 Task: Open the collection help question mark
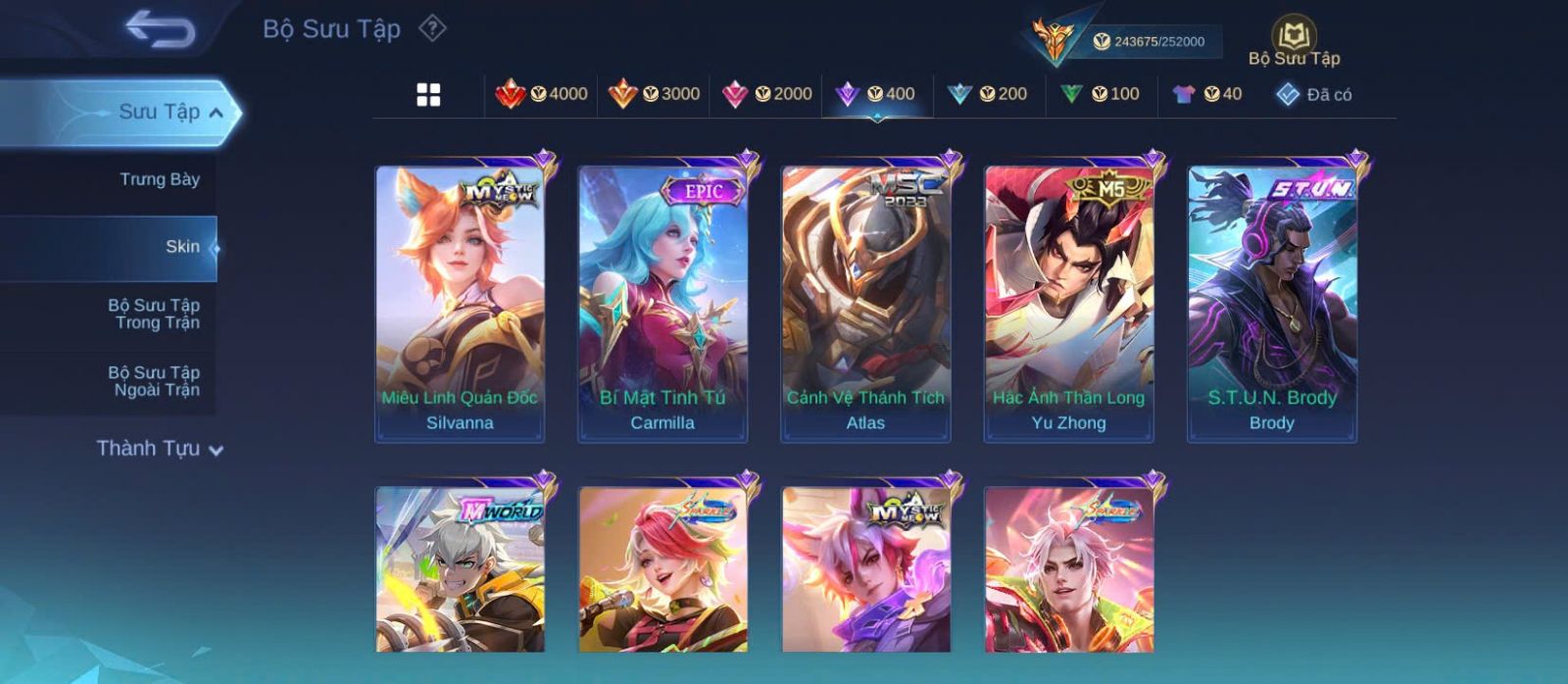point(432,28)
